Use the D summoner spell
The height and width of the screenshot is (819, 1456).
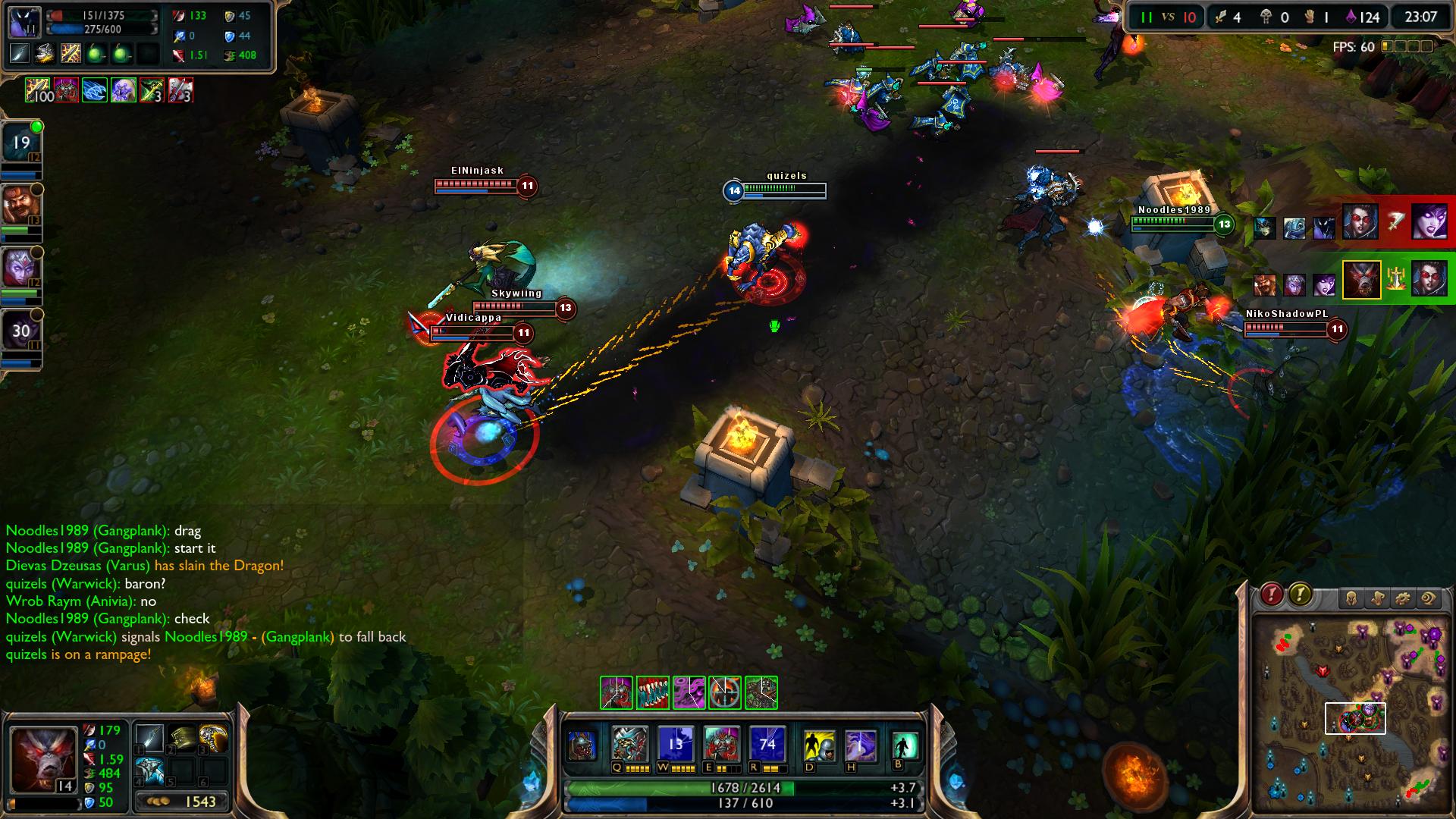819,746
